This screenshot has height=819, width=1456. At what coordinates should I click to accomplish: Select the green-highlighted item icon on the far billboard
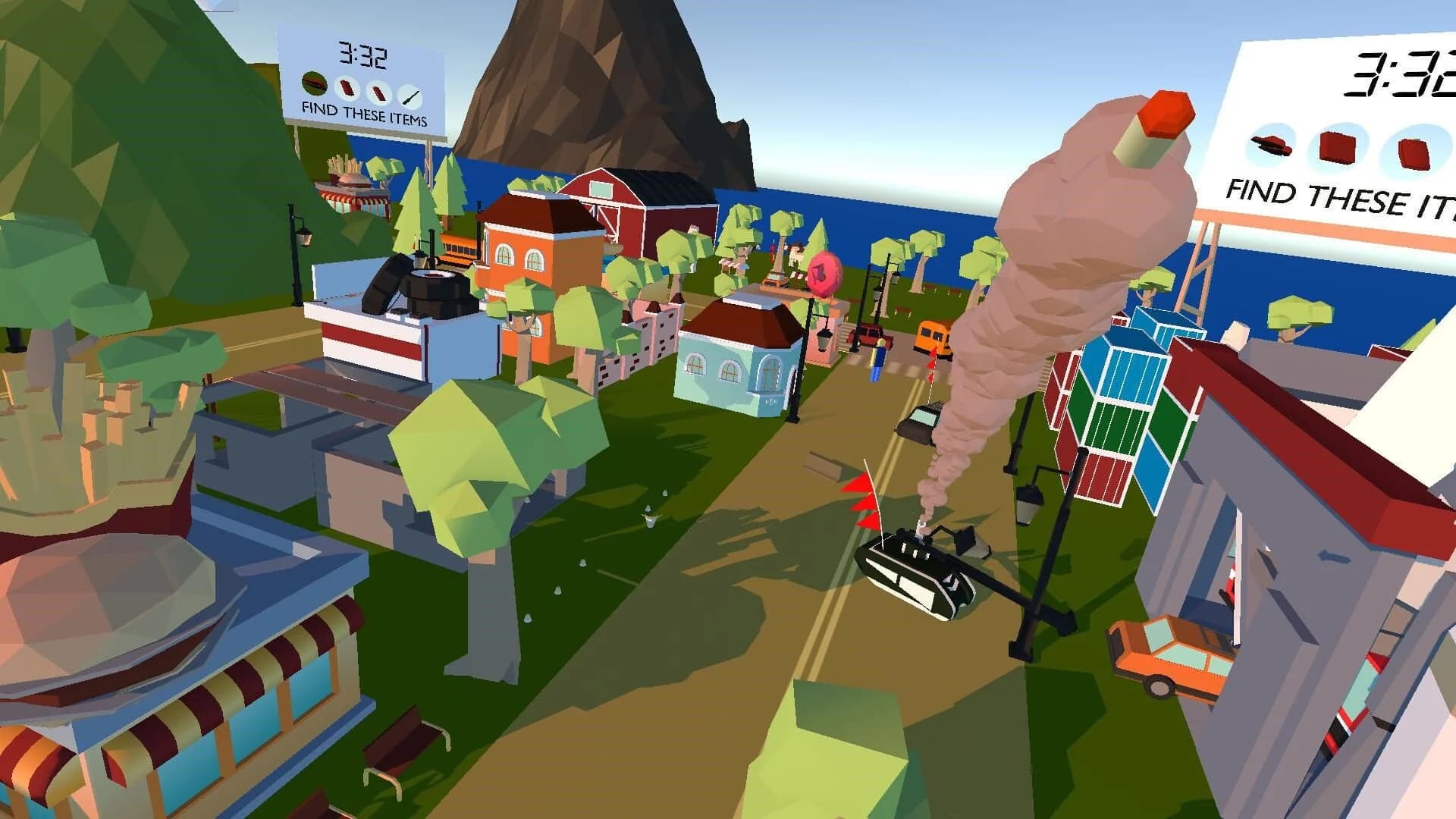tap(314, 82)
